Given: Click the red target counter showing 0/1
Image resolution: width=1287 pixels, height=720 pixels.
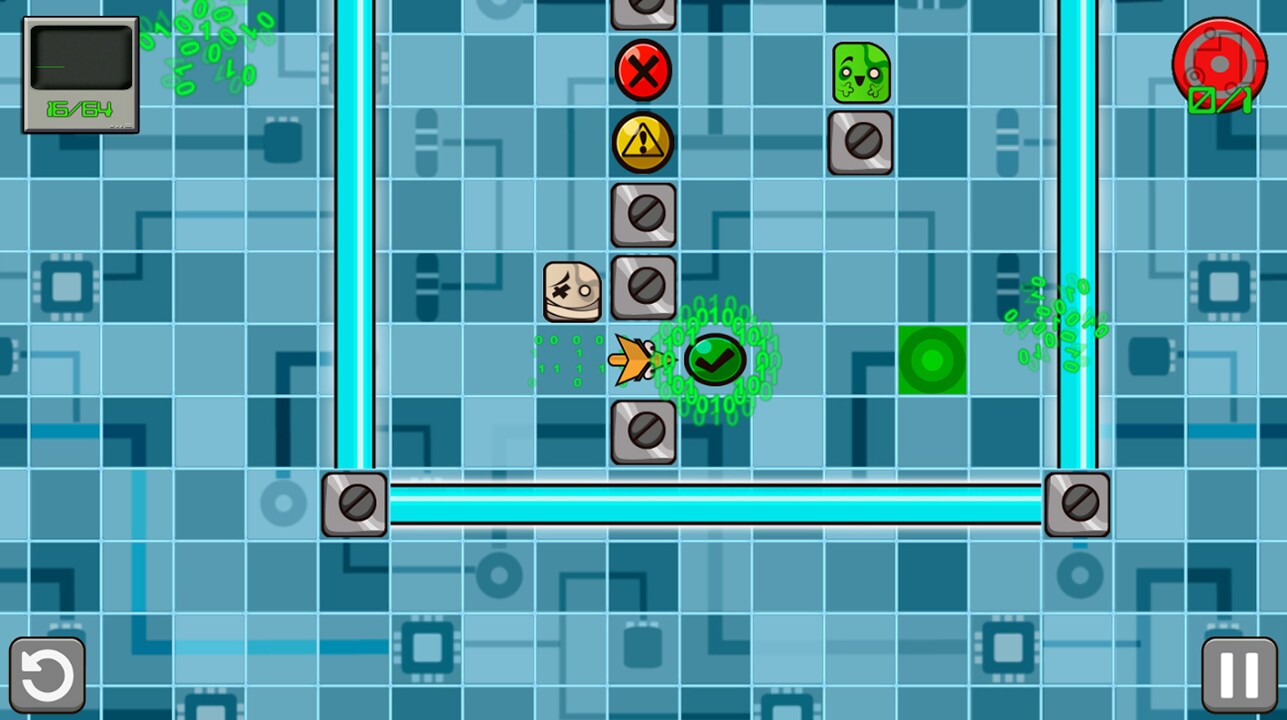Looking at the screenshot, I should click(x=1218, y=66).
